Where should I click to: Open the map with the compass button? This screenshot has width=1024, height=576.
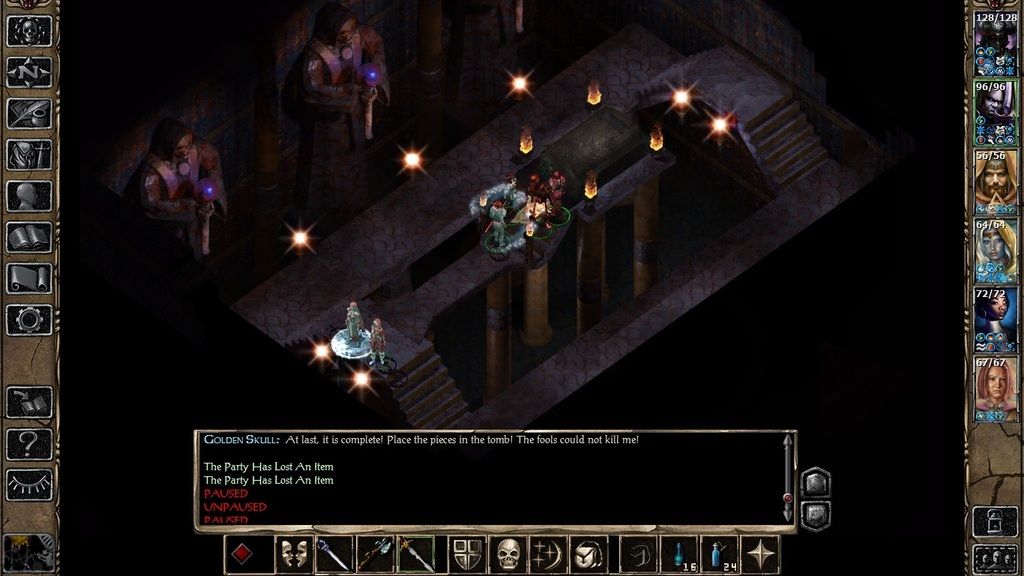tap(29, 72)
